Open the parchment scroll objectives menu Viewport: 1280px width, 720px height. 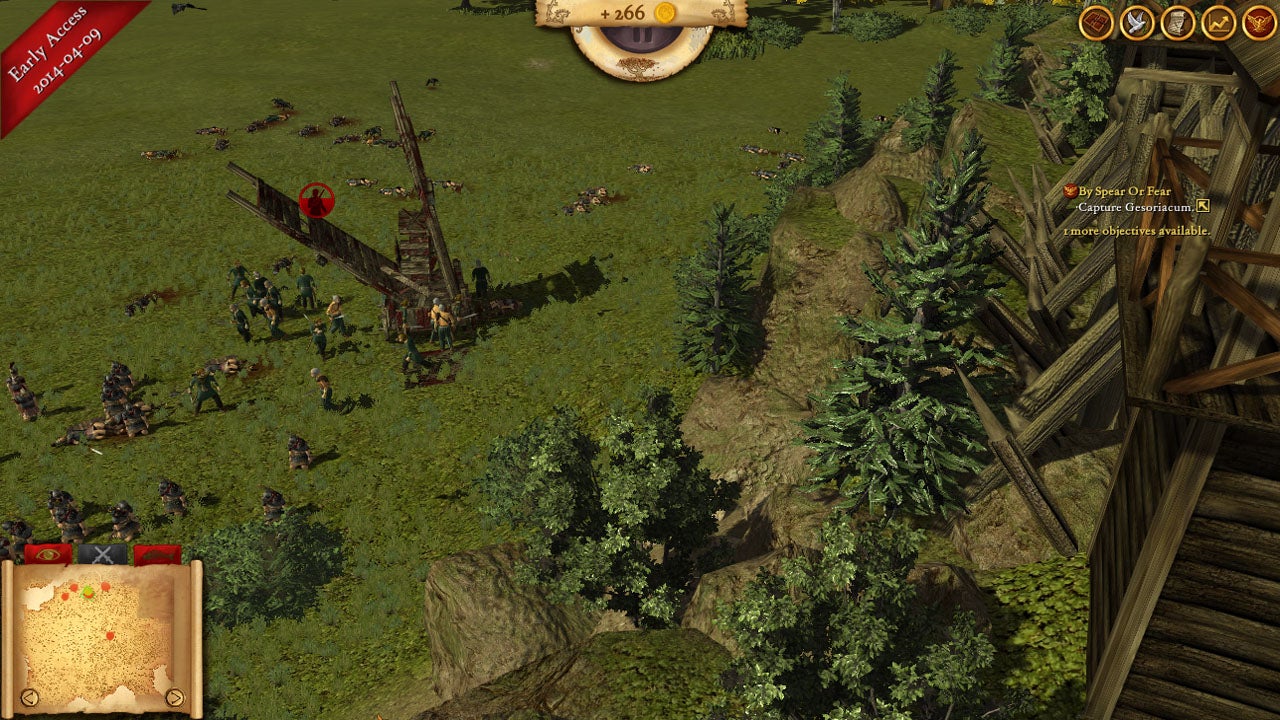(x=1178, y=23)
